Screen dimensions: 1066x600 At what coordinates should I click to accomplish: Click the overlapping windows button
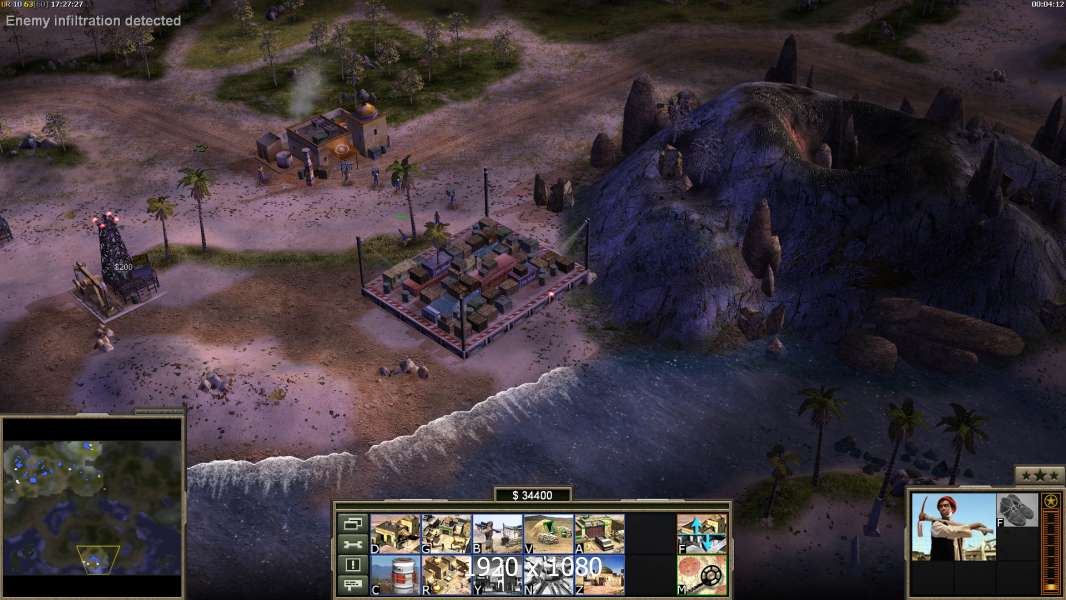352,523
